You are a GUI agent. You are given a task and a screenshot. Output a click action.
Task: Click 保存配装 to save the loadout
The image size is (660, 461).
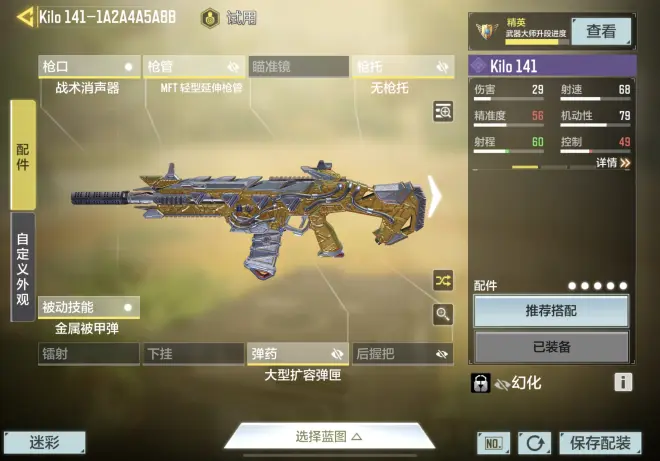pos(600,443)
